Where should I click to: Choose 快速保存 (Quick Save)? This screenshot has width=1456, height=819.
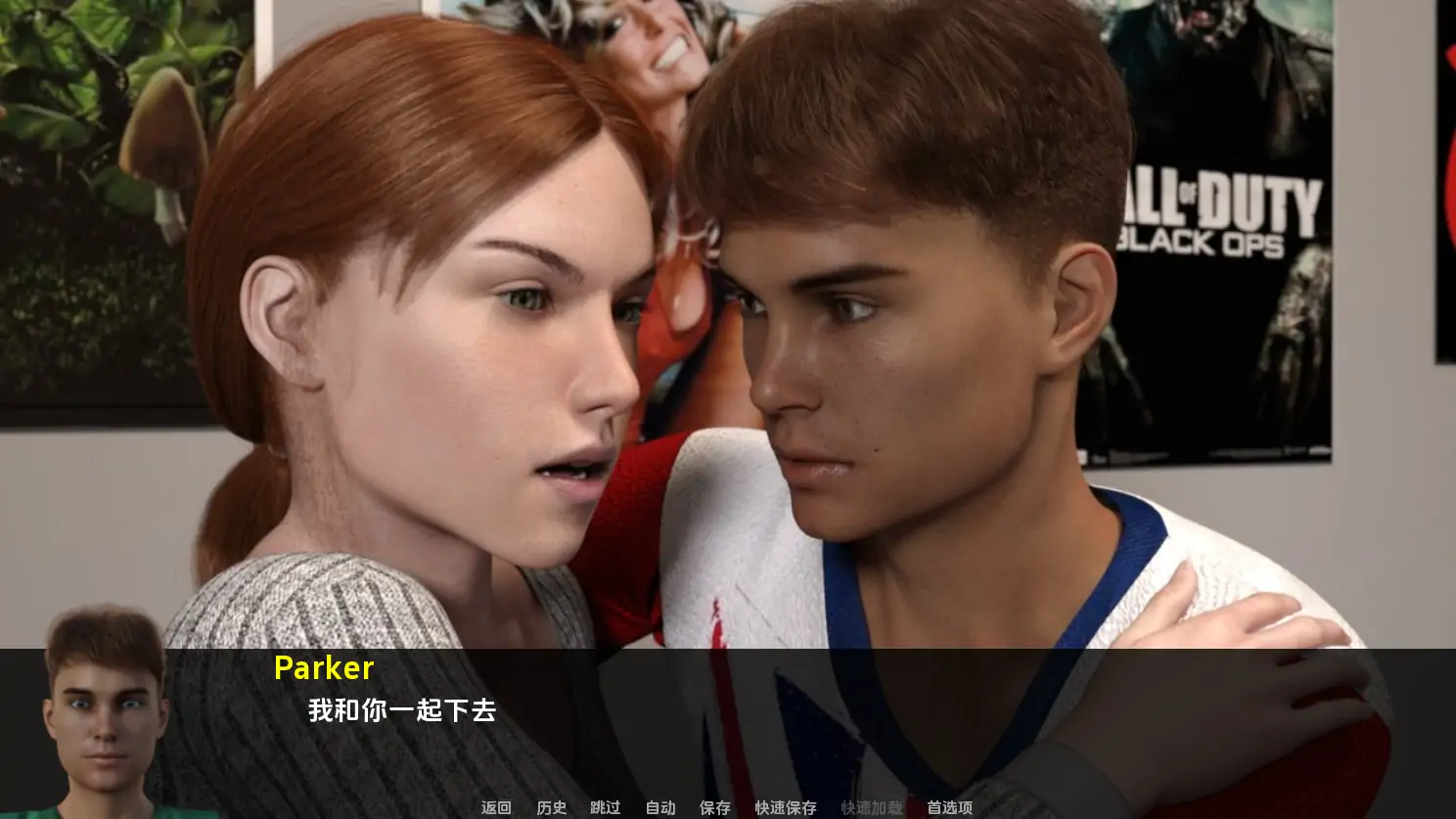(786, 807)
